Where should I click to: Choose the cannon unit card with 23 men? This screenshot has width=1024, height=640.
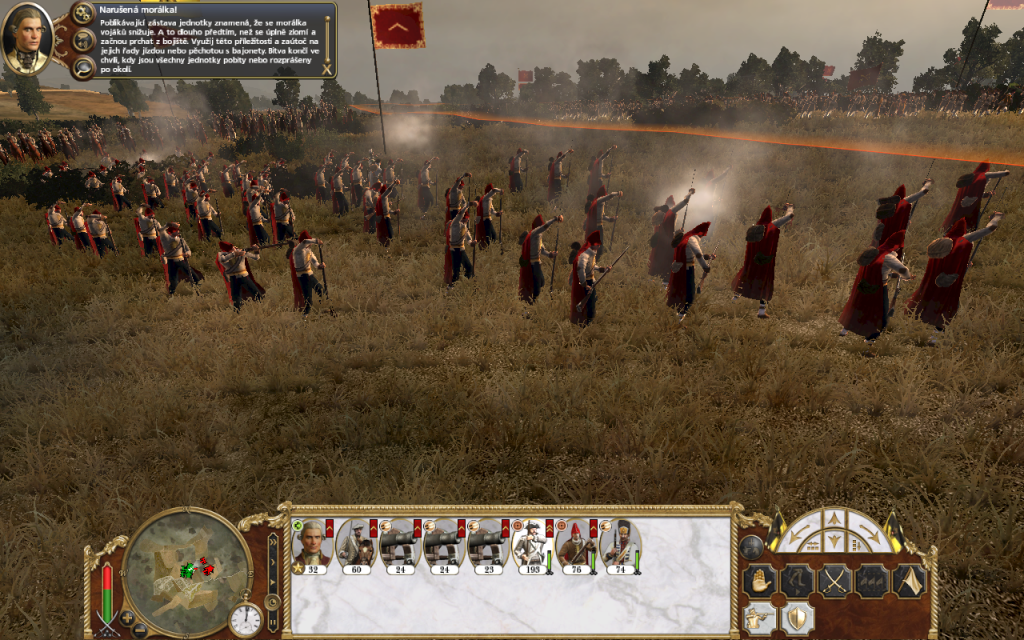point(487,548)
